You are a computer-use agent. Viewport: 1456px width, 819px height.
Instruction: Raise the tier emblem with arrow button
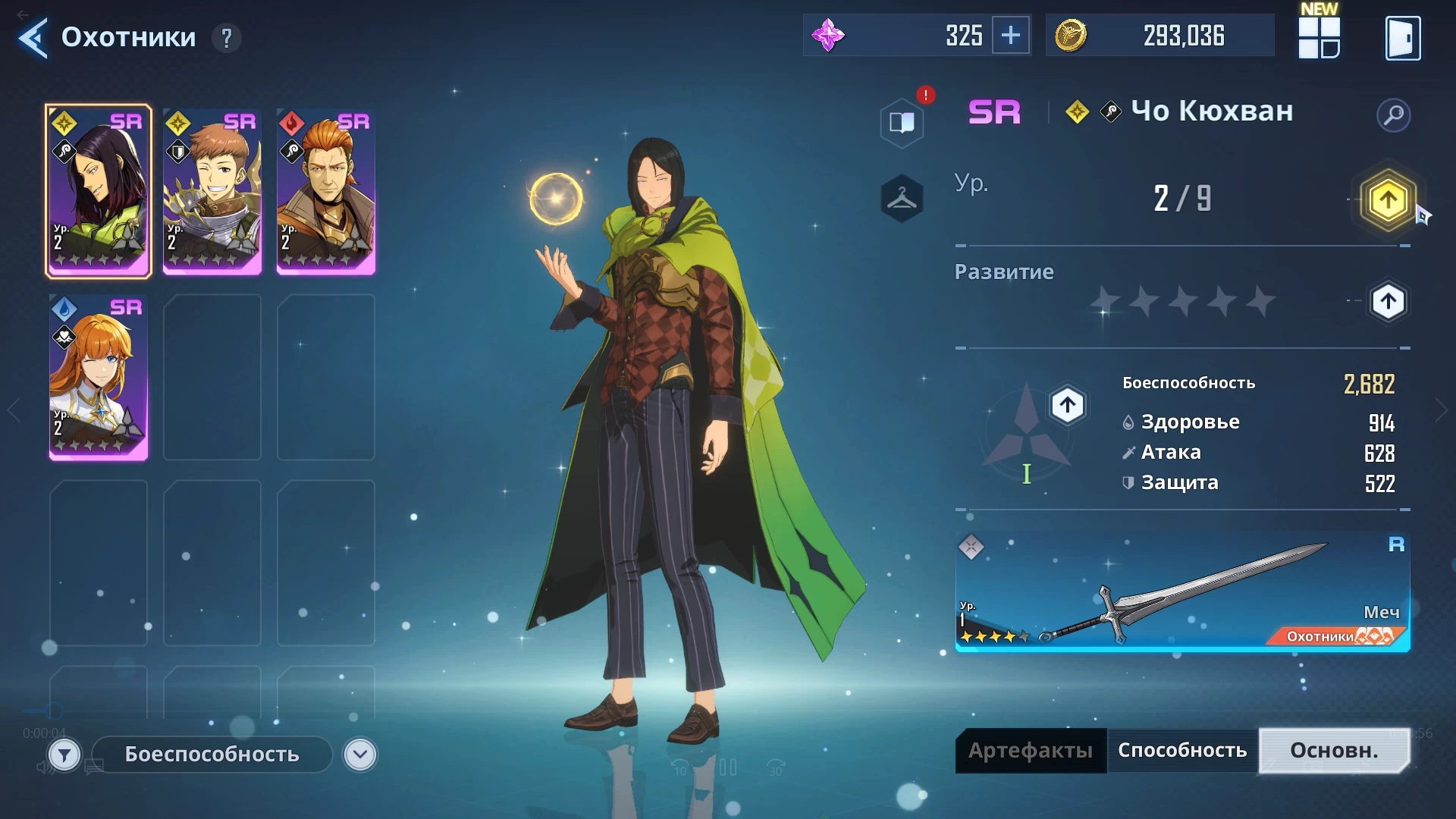point(1067,405)
